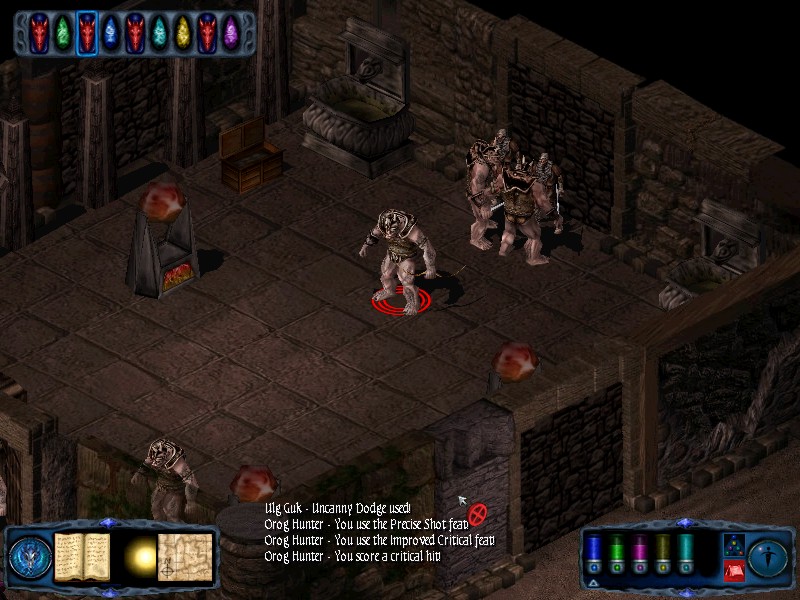Open the journal book

(x=81, y=554)
